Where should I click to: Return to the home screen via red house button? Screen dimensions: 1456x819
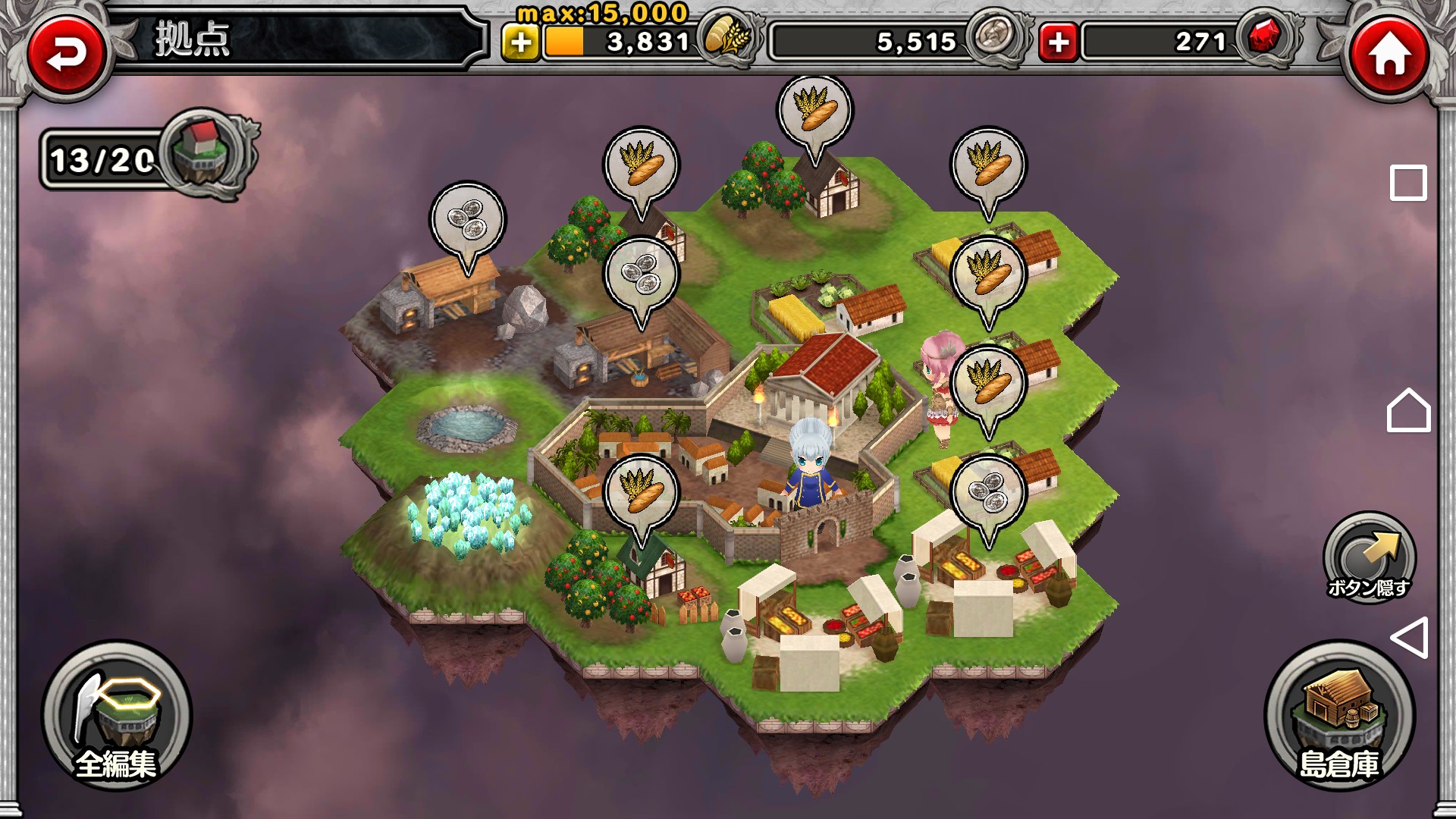pos(1389,53)
